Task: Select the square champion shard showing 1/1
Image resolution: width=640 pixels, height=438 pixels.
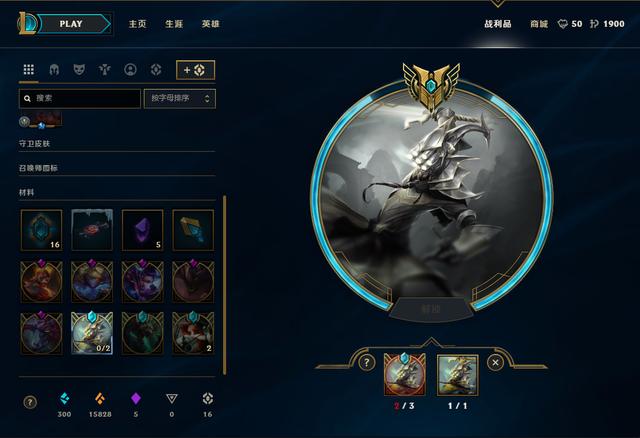Action: click(x=457, y=372)
